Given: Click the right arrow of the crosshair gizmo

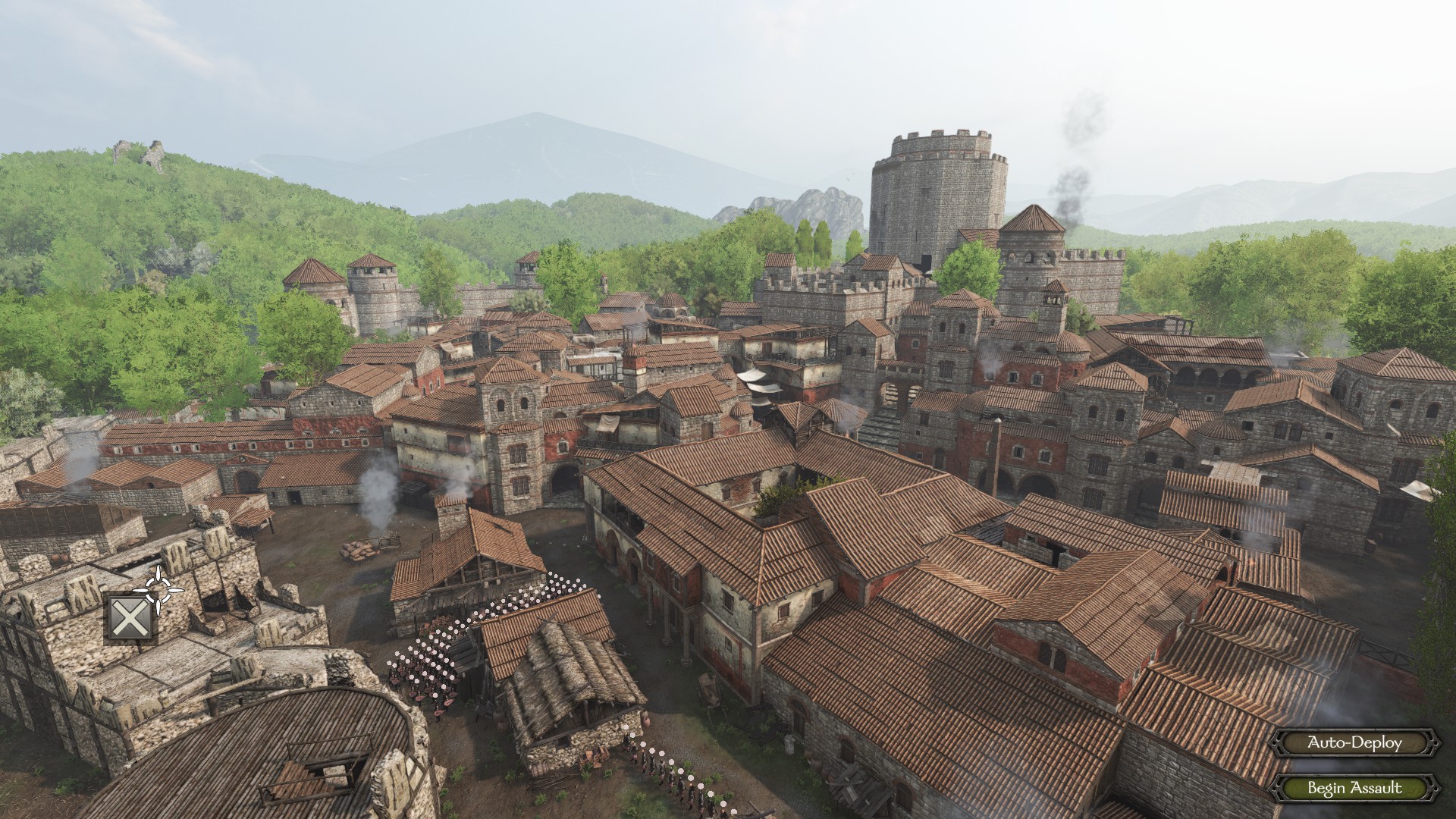Looking at the screenshot, I should (x=176, y=590).
